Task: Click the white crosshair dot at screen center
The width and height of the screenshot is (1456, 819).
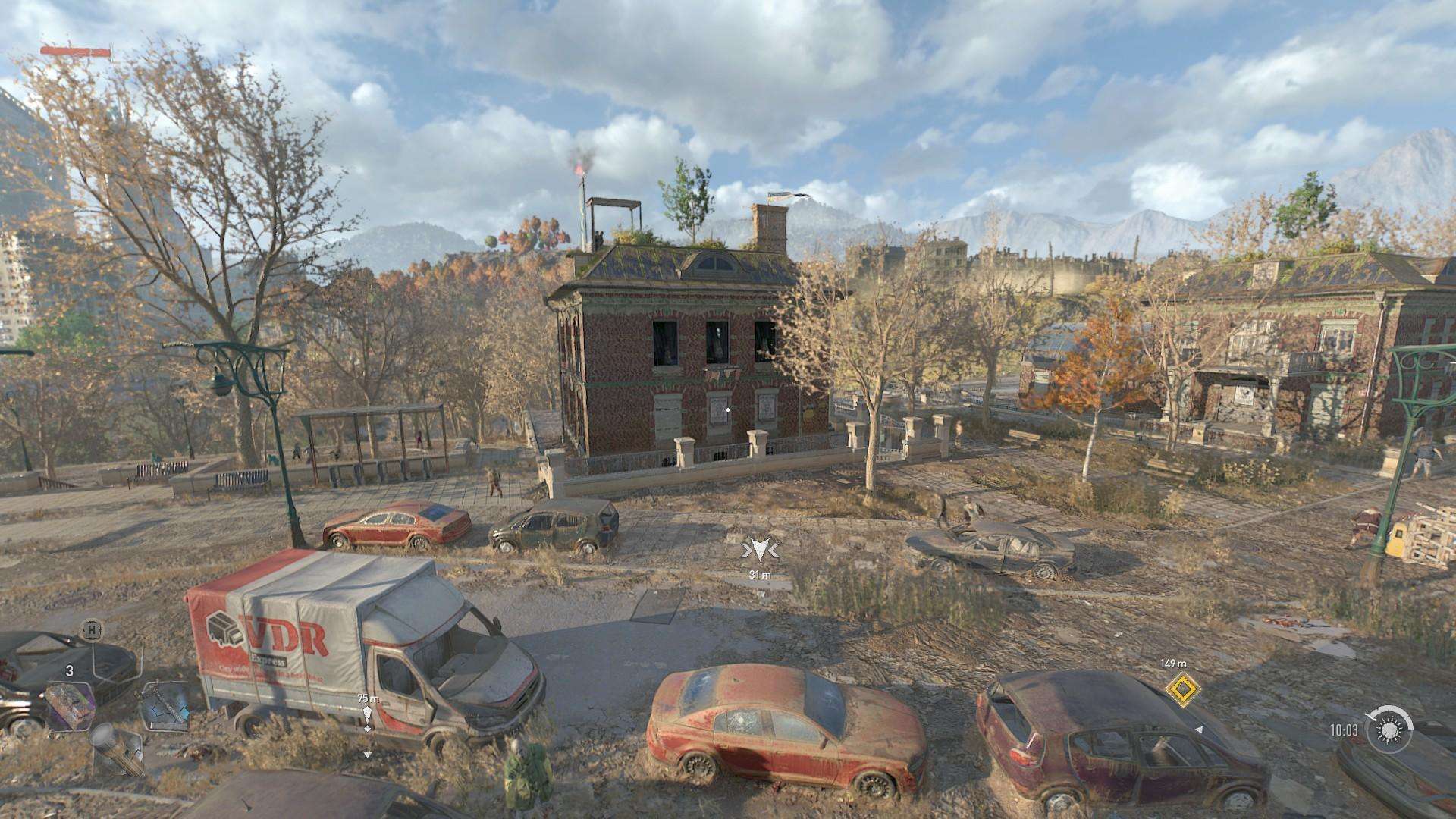Action: click(x=728, y=409)
